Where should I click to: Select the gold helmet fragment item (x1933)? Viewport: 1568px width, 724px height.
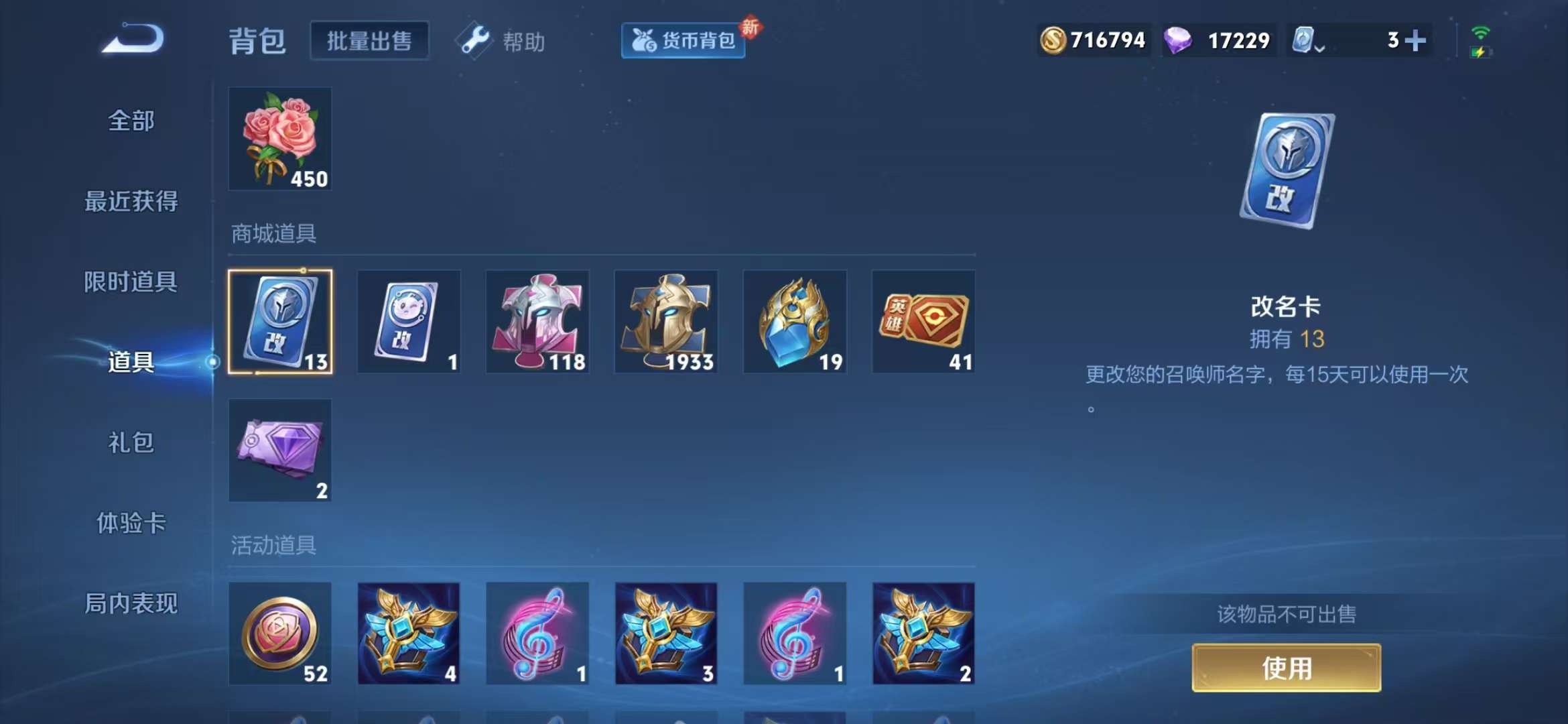point(667,322)
